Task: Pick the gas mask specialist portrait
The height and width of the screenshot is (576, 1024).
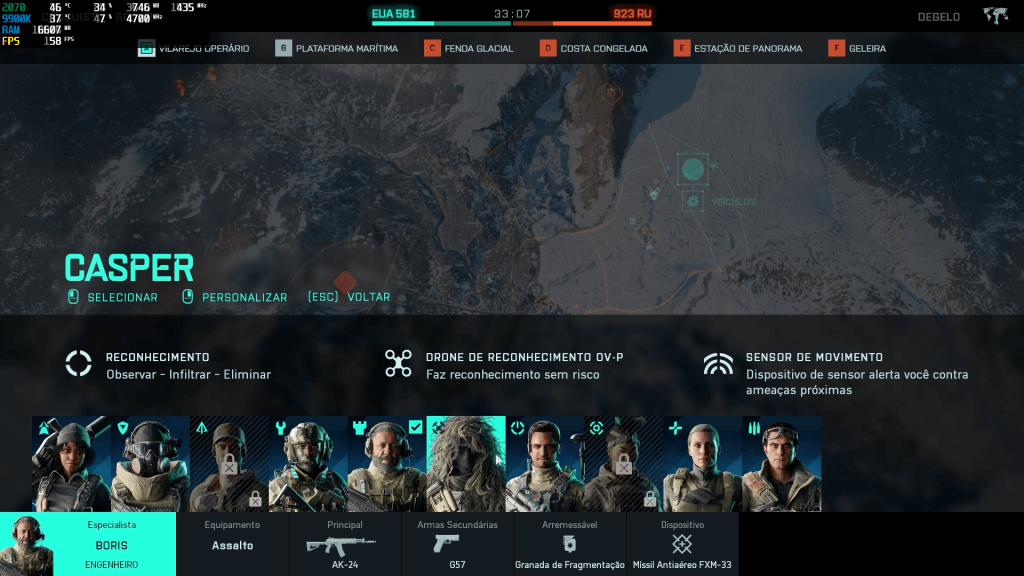Action: coord(150,464)
